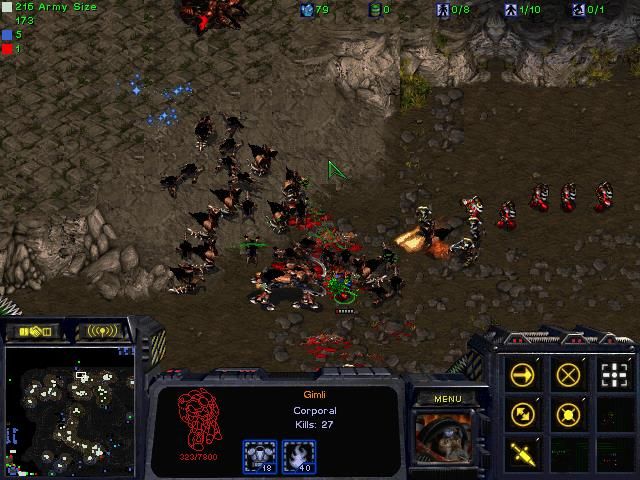Activate the Stop command
This screenshot has width=640, height=480.
pos(568,375)
